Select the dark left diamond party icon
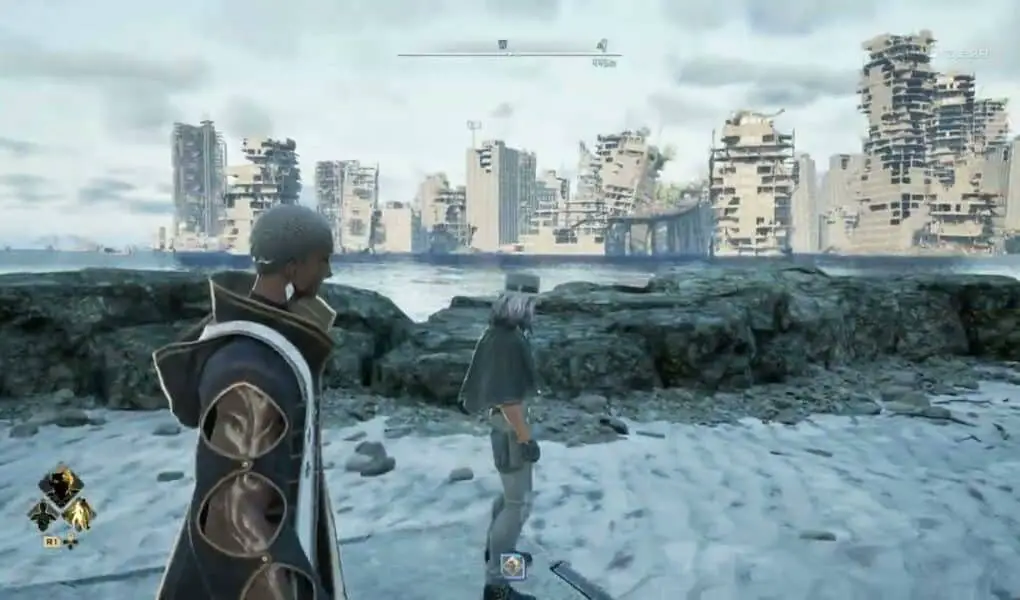Image resolution: width=1020 pixels, height=600 pixels. tap(43, 515)
